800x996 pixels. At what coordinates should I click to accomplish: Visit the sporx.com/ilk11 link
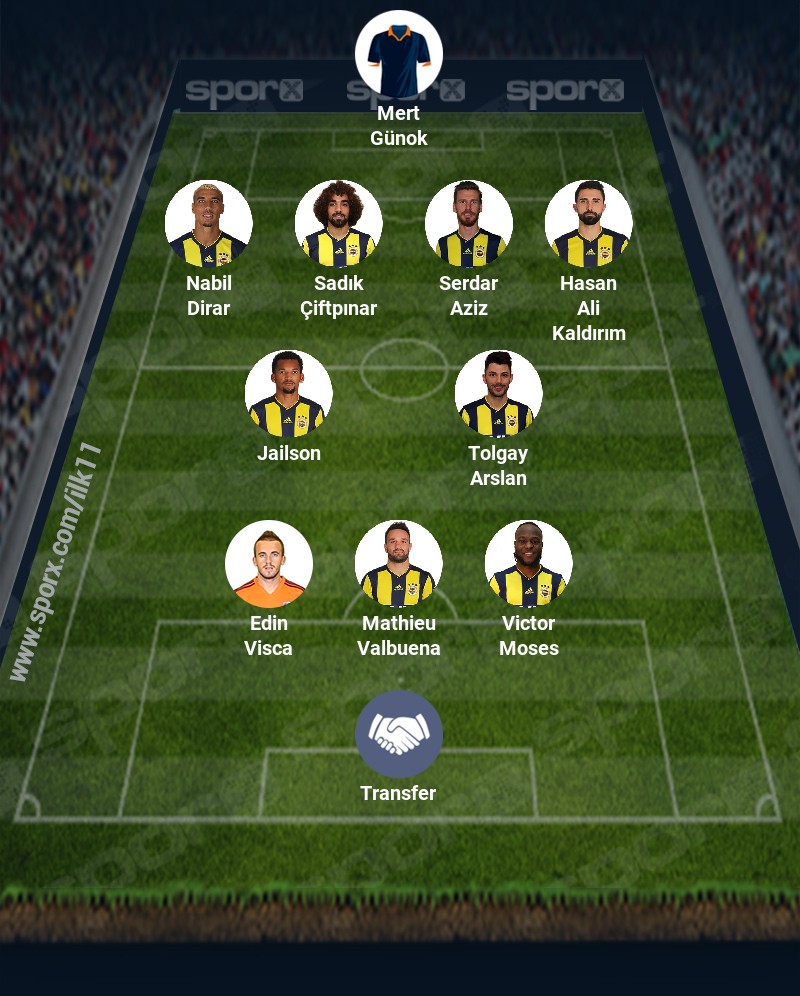click(57, 562)
